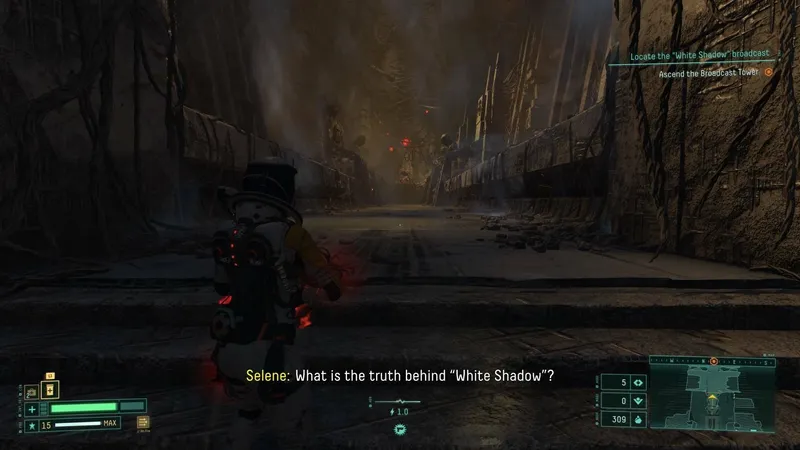Select the dimmed item slot beside highlighted one
The width and height of the screenshot is (800, 450).
coord(30,391)
